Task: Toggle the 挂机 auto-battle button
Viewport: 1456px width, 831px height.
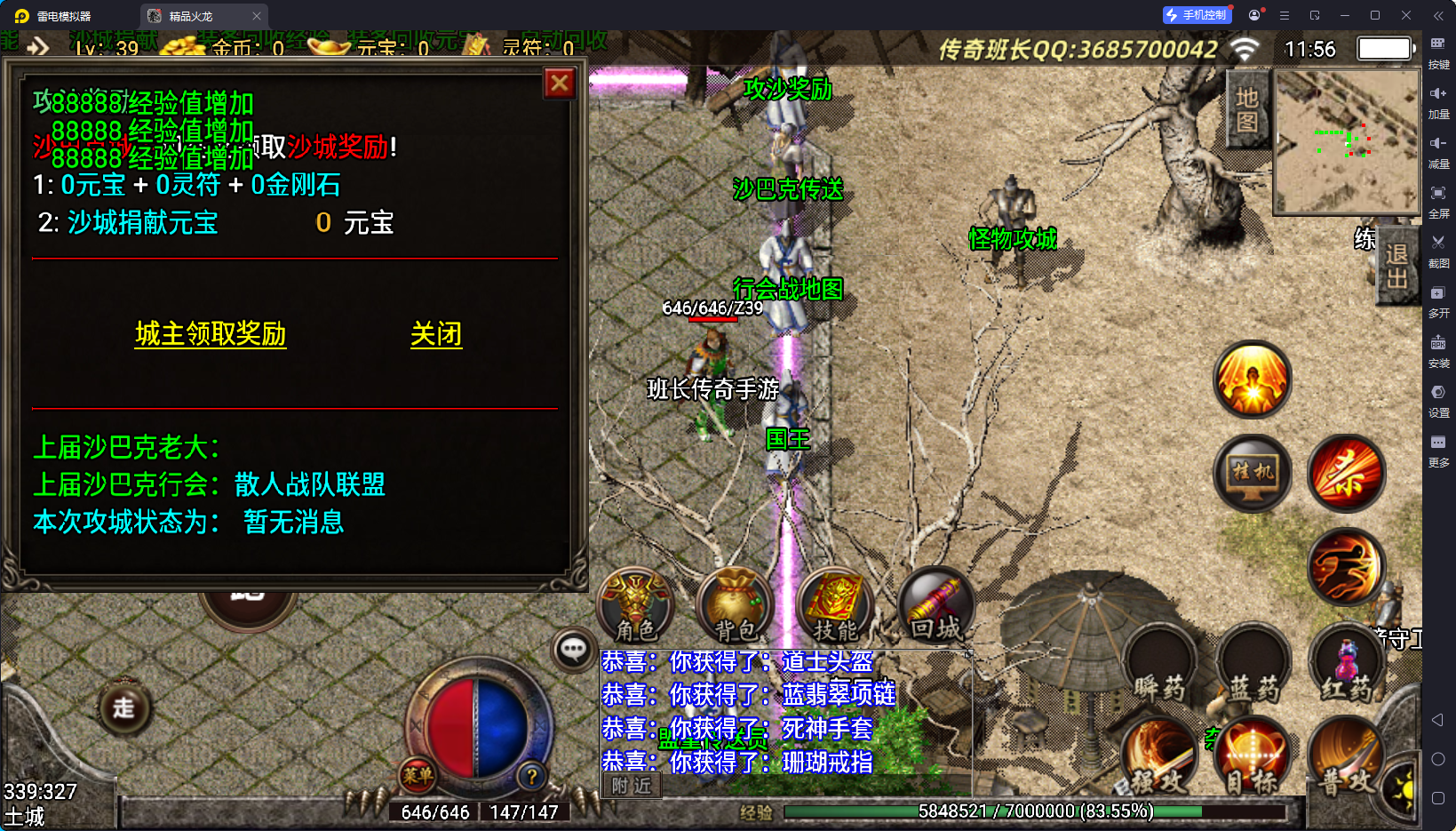Action: coord(1253,473)
